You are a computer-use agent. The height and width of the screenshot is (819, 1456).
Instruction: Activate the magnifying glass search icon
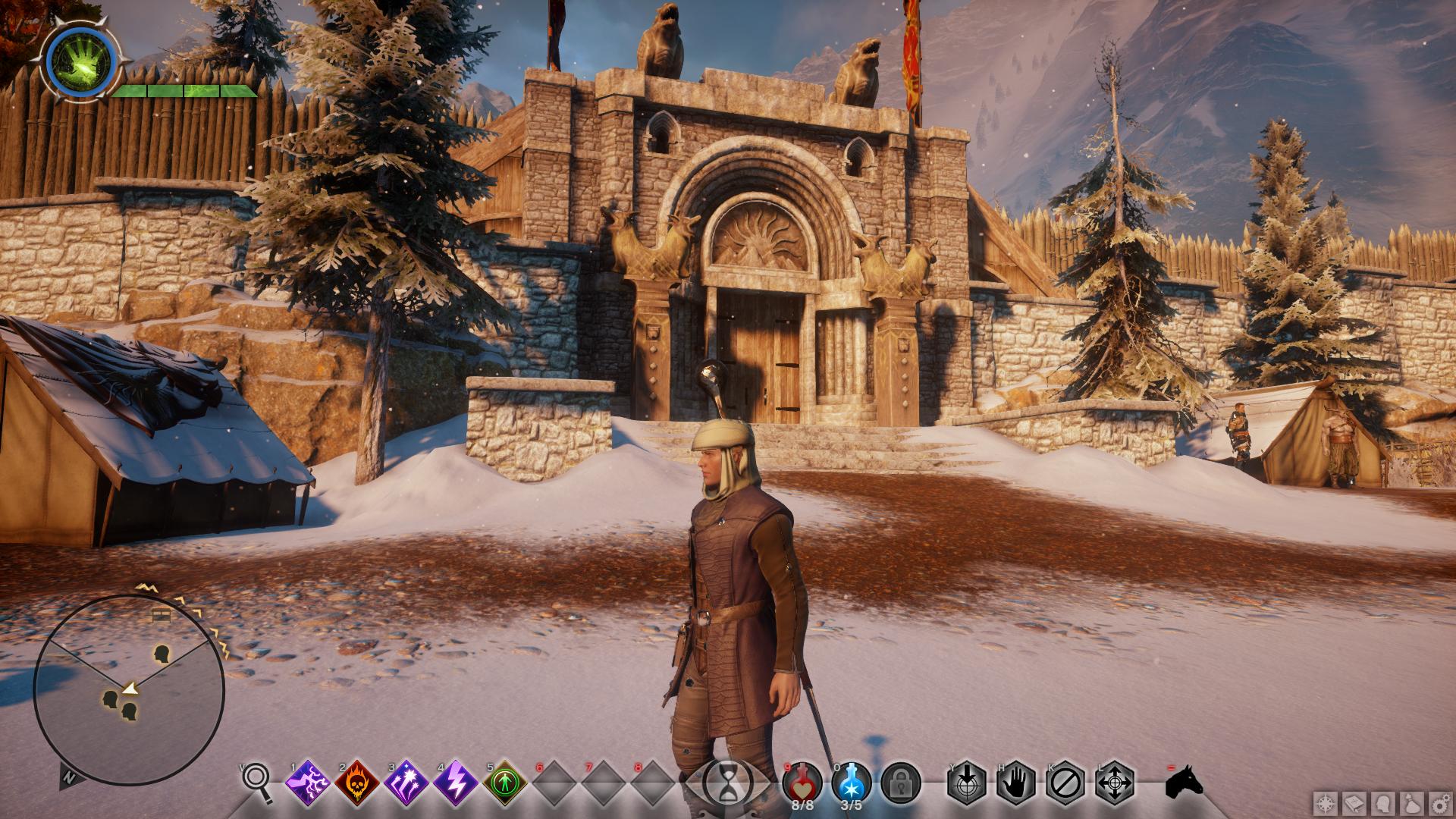click(x=258, y=780)
